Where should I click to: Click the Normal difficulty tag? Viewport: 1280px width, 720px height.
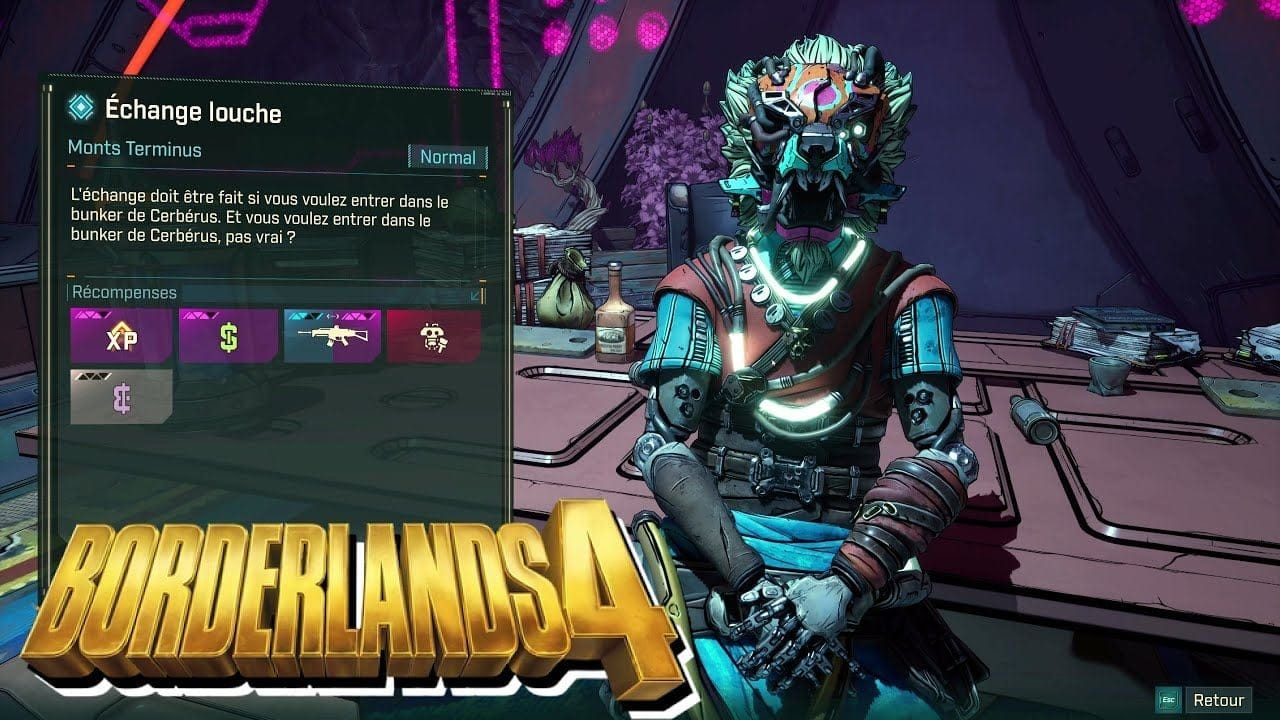pos(447,157)
